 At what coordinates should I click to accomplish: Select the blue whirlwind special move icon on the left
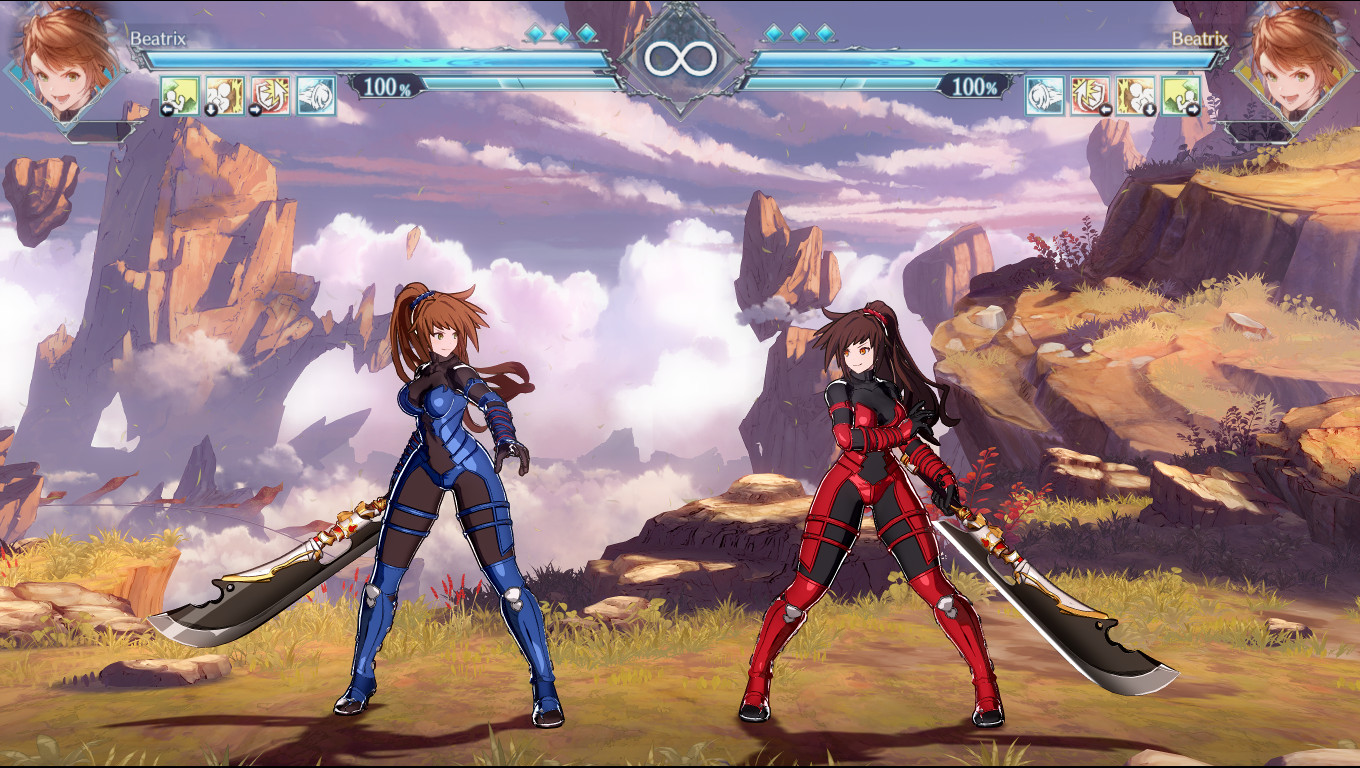pyautogui.click(x=315, y=96)
